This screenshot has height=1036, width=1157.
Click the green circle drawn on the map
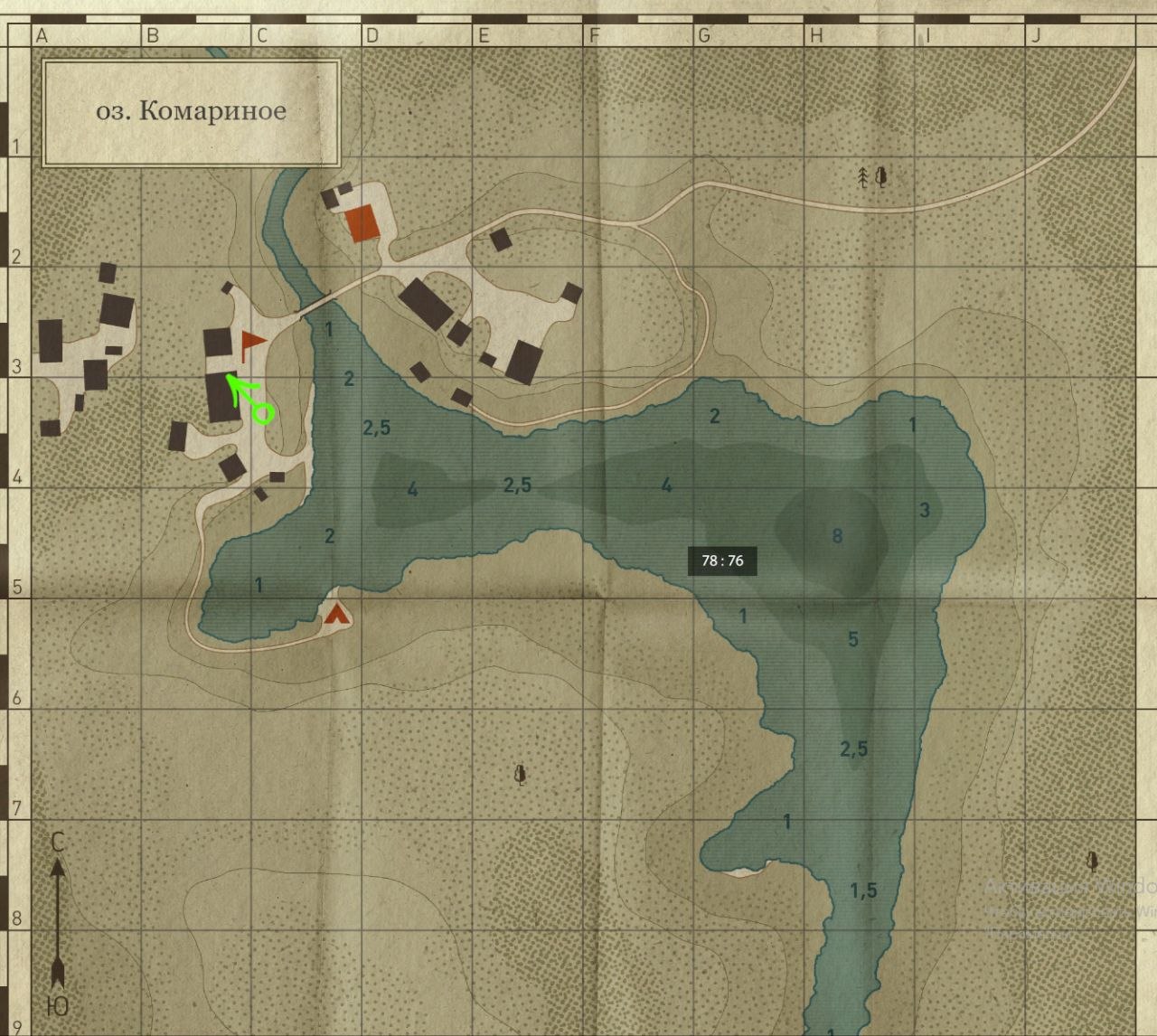point(263,414)
